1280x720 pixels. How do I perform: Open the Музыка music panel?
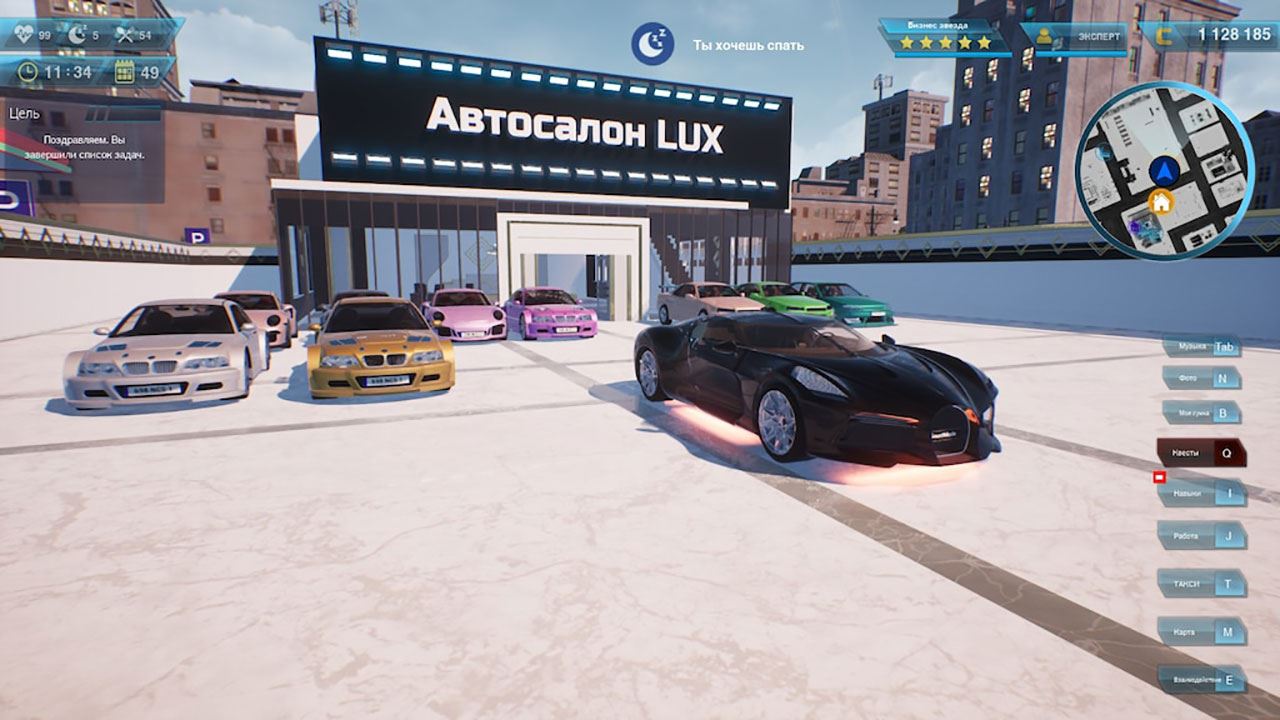pyautogui.click(x=1201, y=348)
